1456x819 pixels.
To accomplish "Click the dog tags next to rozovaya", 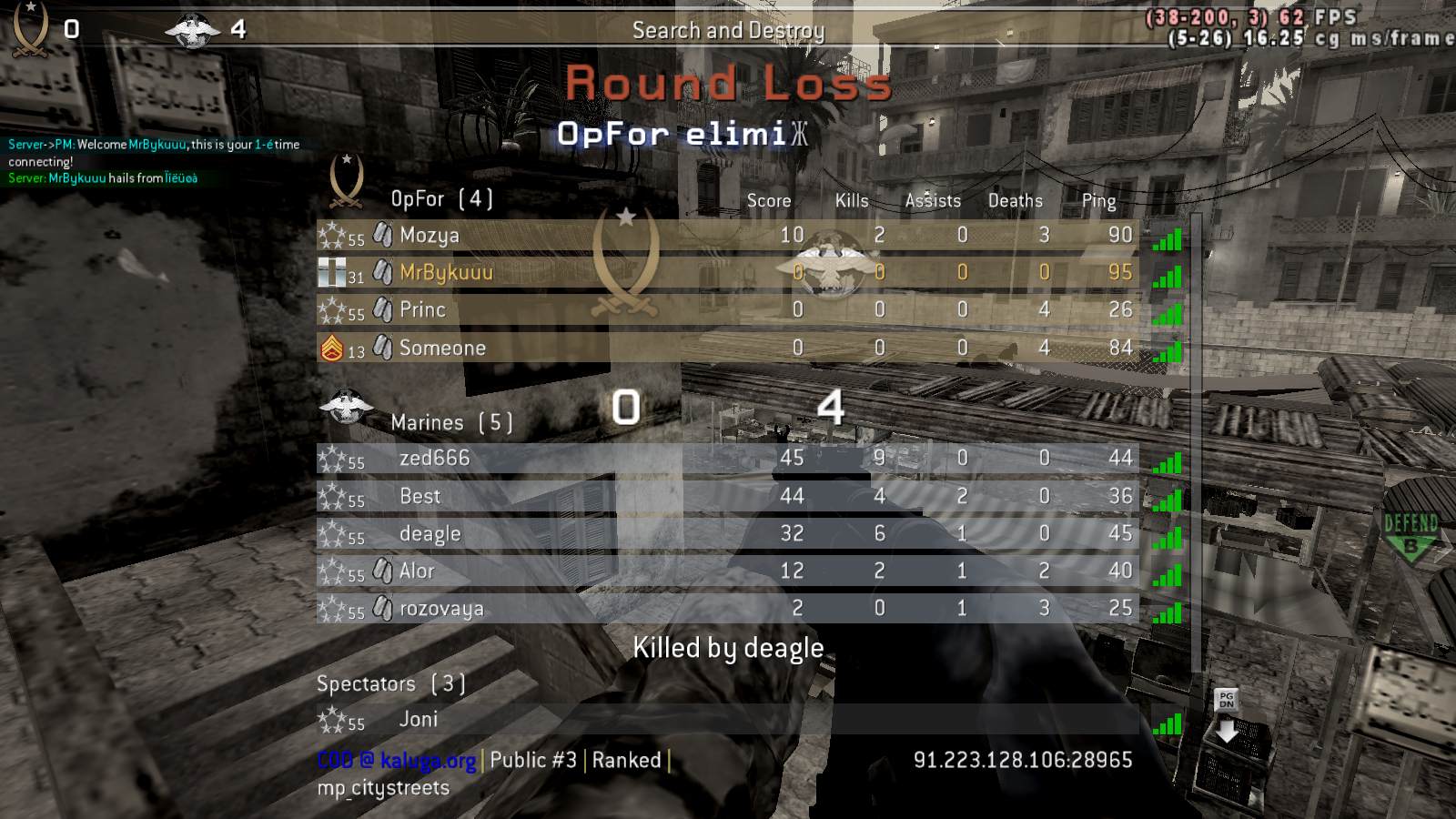I will point(383,609).
